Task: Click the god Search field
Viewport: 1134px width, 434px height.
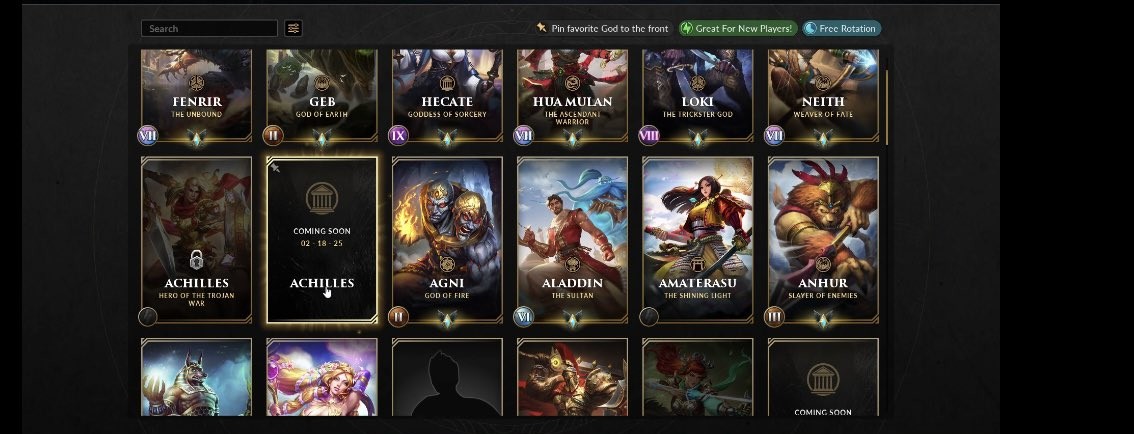Action: pyautogui.click(x=209, y=29)
